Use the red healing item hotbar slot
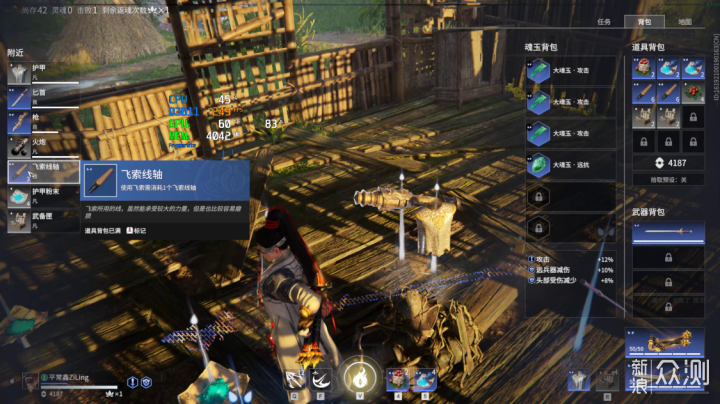Viewport: 720px width, 404px height. 398,378
